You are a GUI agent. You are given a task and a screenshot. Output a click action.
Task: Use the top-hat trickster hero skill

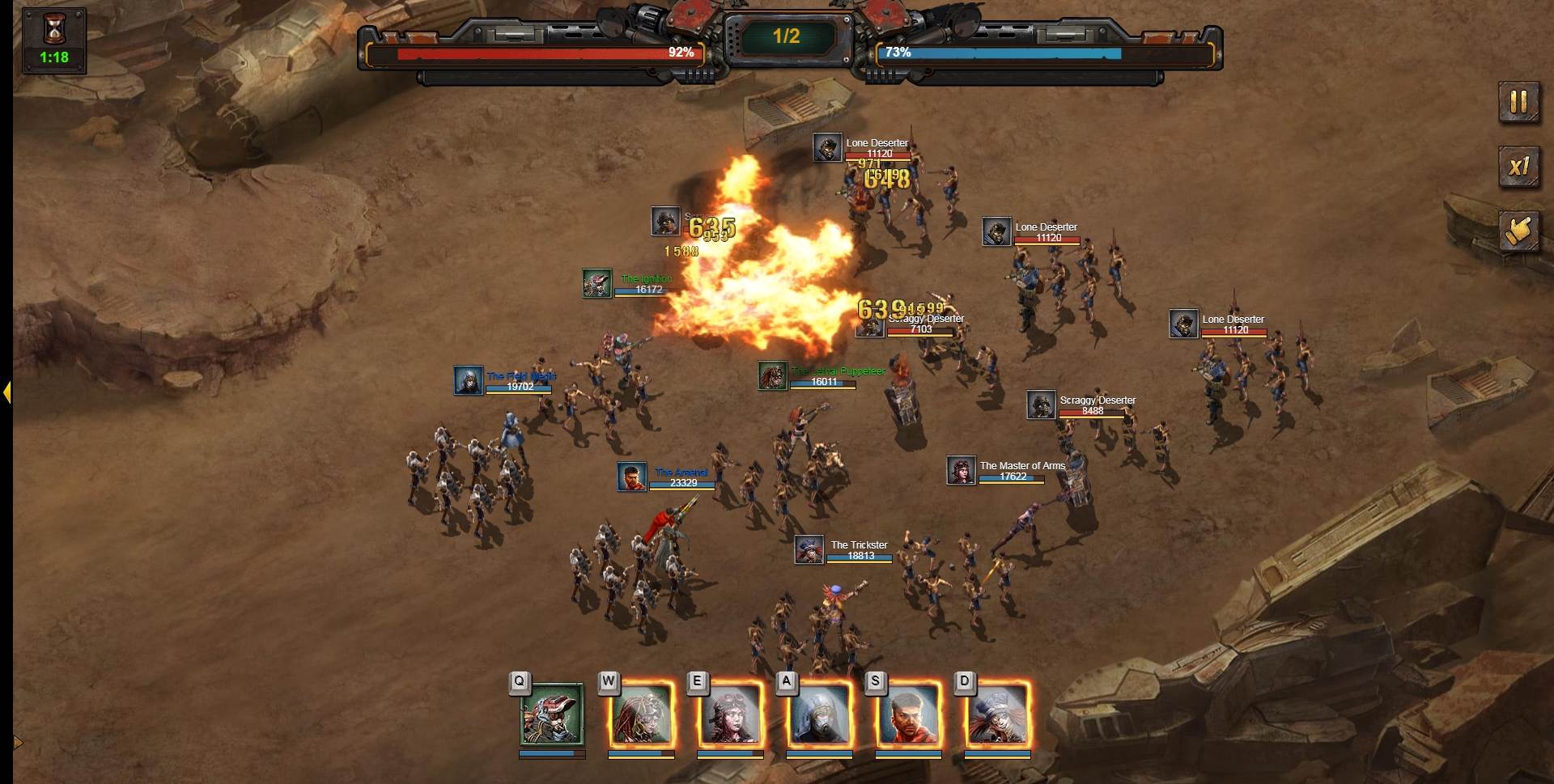pyautogui.click(x=997, y=714)
